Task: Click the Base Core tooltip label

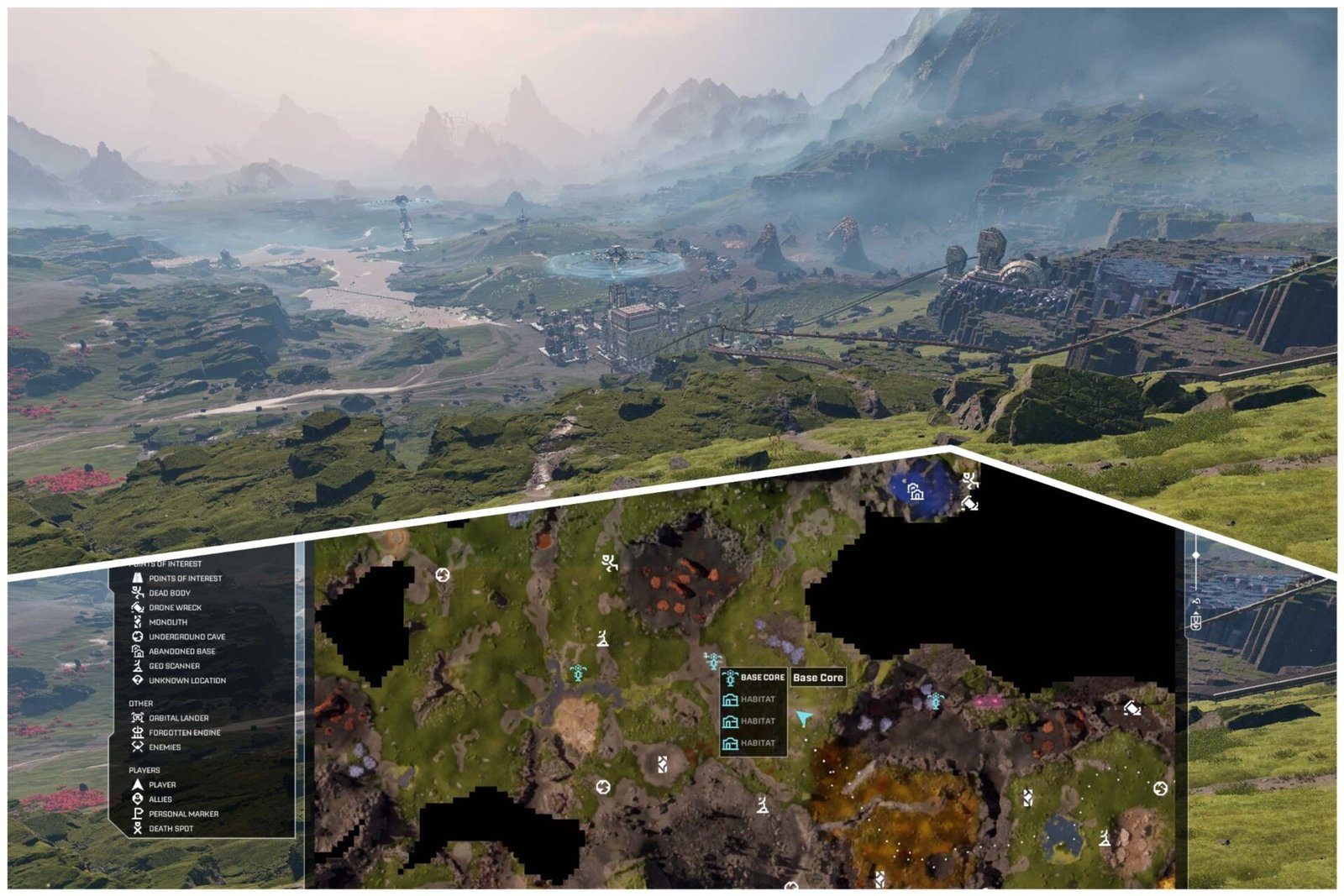Action: click(x=819, y=676)
